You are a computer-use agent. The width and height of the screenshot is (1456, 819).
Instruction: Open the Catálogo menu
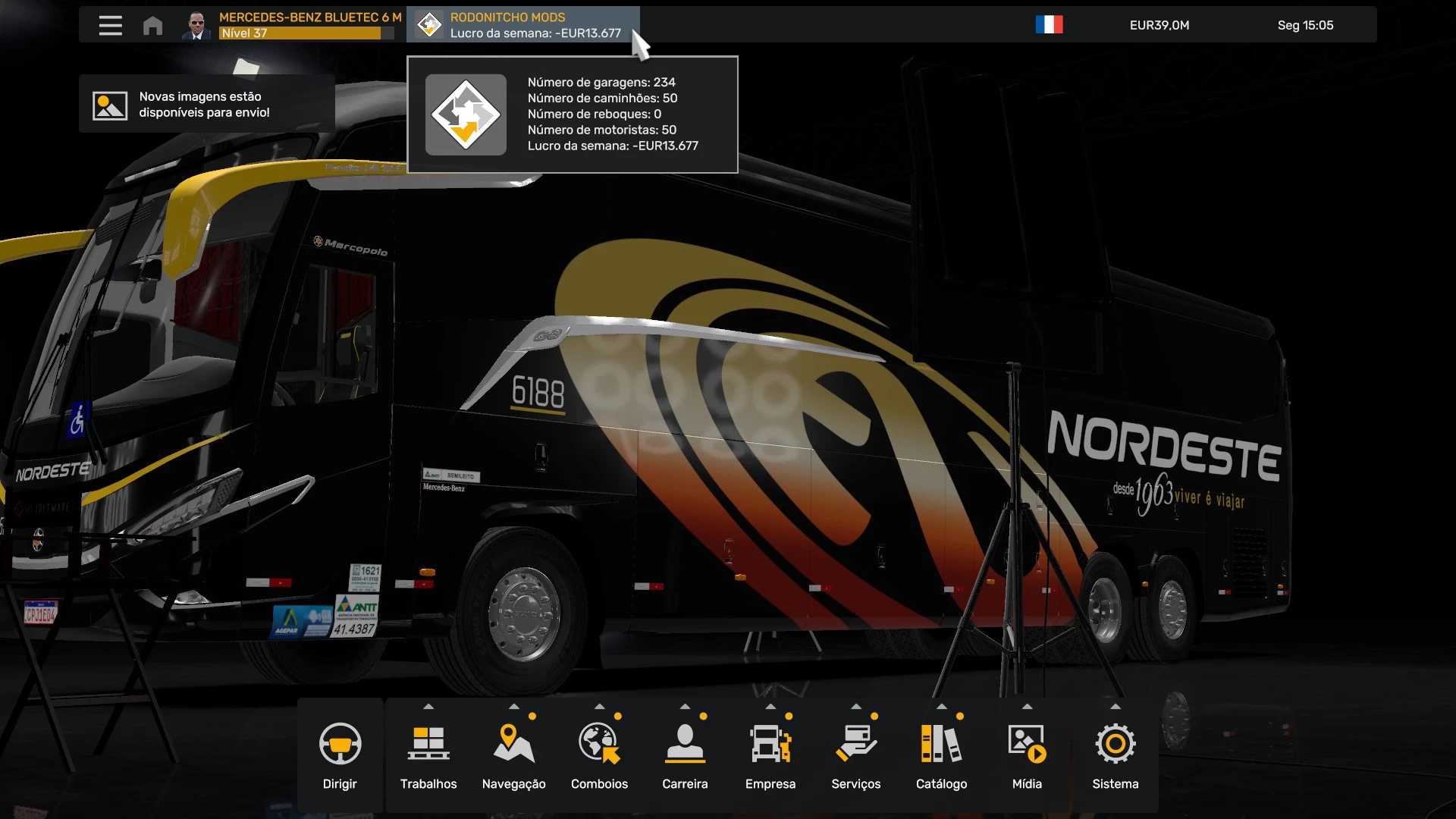[941, 755]
